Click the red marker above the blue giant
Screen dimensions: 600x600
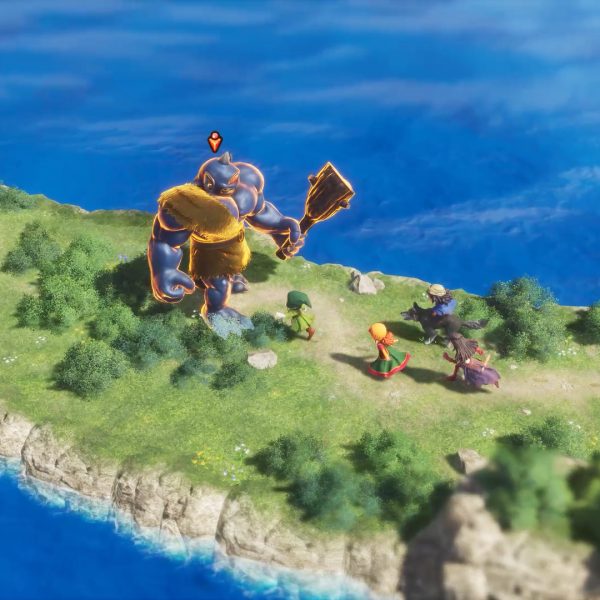point(214,141)
